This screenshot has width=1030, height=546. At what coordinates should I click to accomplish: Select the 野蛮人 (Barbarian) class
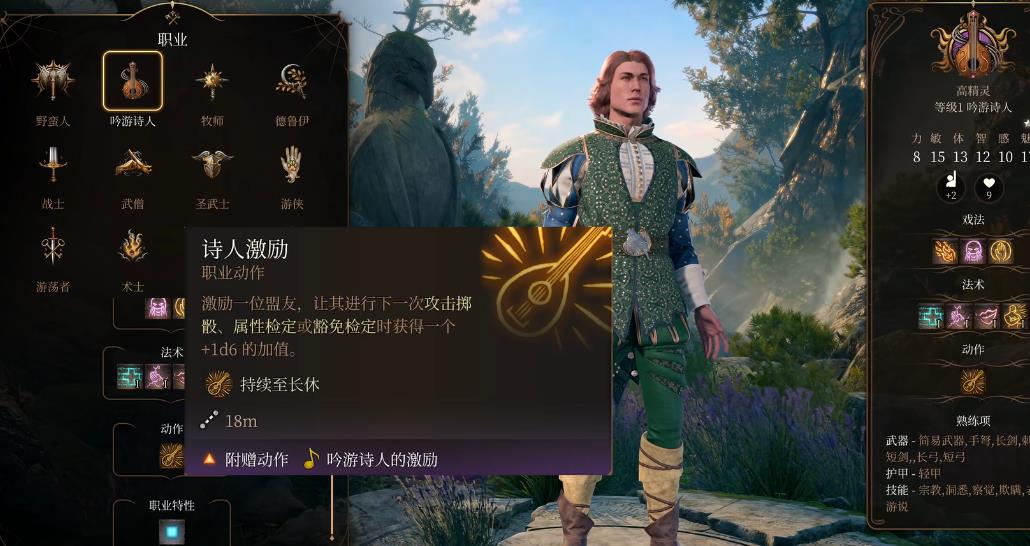tap(52, 83)
